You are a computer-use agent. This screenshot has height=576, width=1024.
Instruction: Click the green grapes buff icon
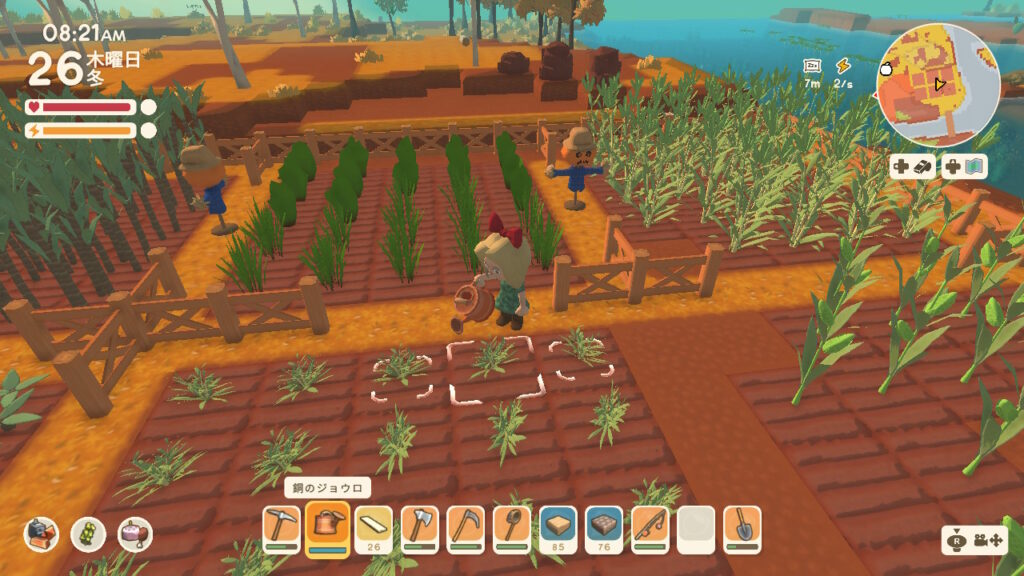tap(88, 534)
